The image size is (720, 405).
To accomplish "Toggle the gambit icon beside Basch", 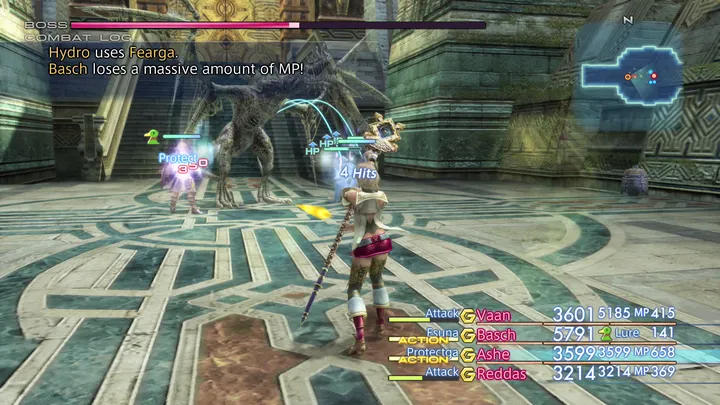I will pos(467,335).
